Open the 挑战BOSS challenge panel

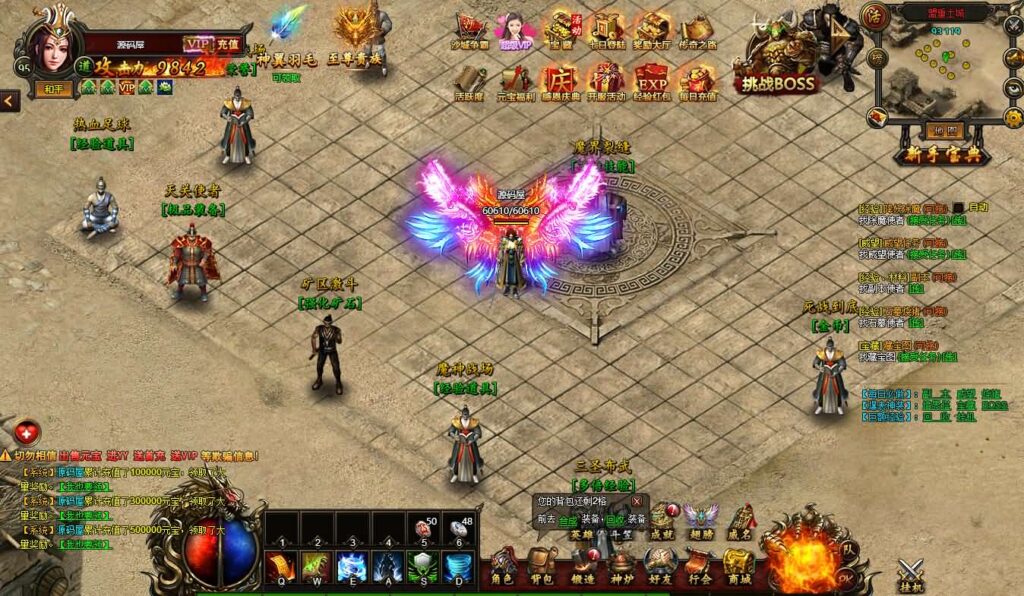[x=780, y=58]
